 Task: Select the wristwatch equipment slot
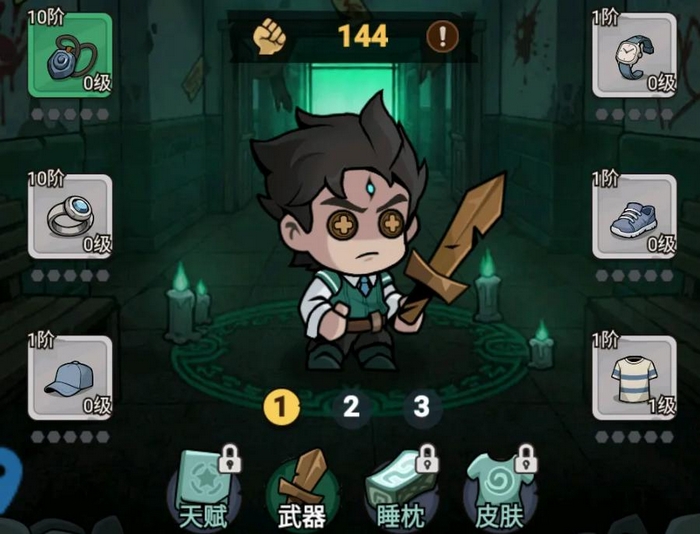pos(634,56)
